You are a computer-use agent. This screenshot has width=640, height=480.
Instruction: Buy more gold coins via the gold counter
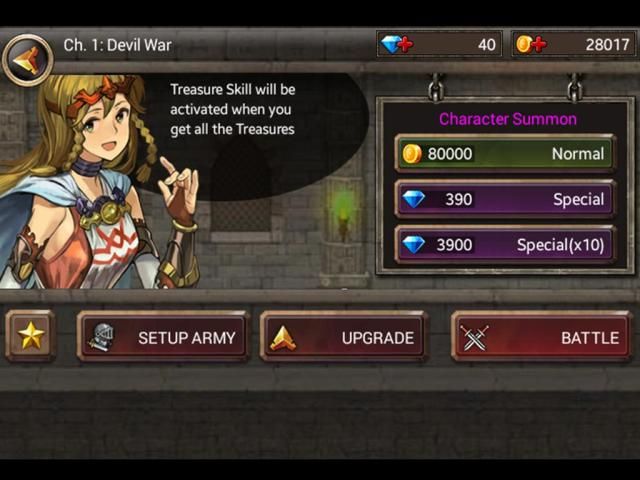pos(530,44)
